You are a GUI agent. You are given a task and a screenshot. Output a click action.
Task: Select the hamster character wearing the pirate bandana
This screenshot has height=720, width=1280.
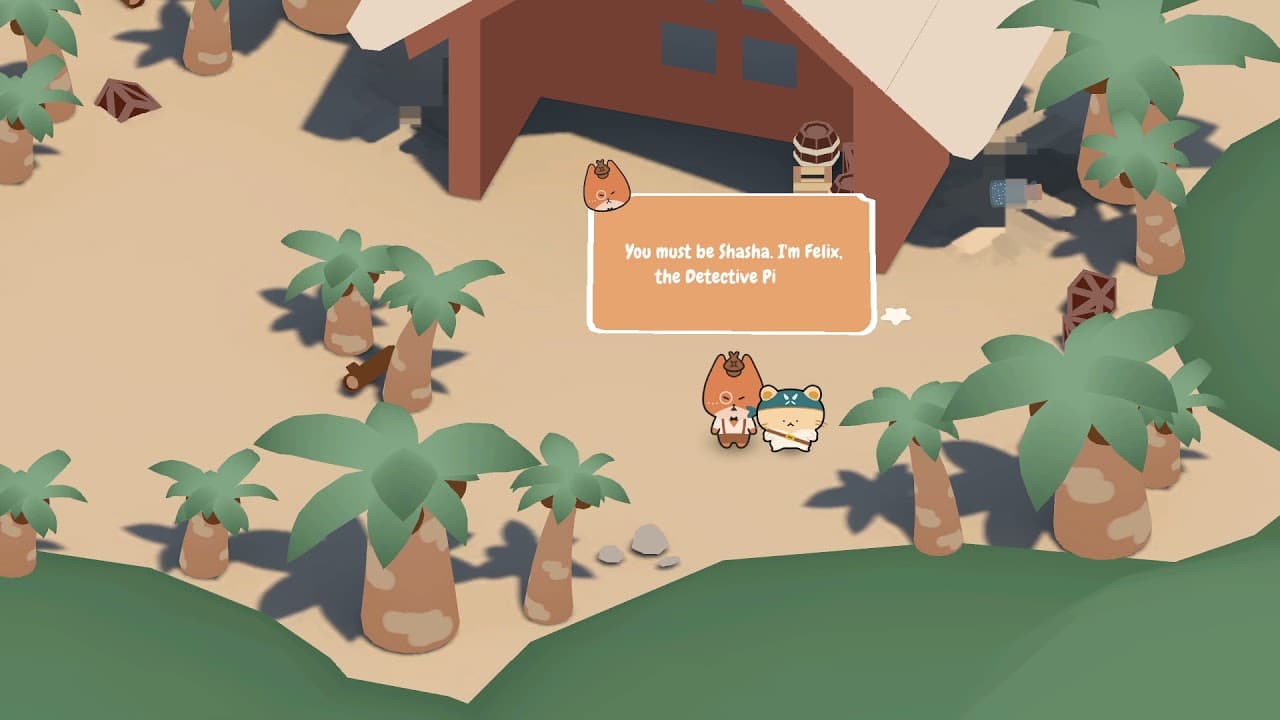point(790,420)
